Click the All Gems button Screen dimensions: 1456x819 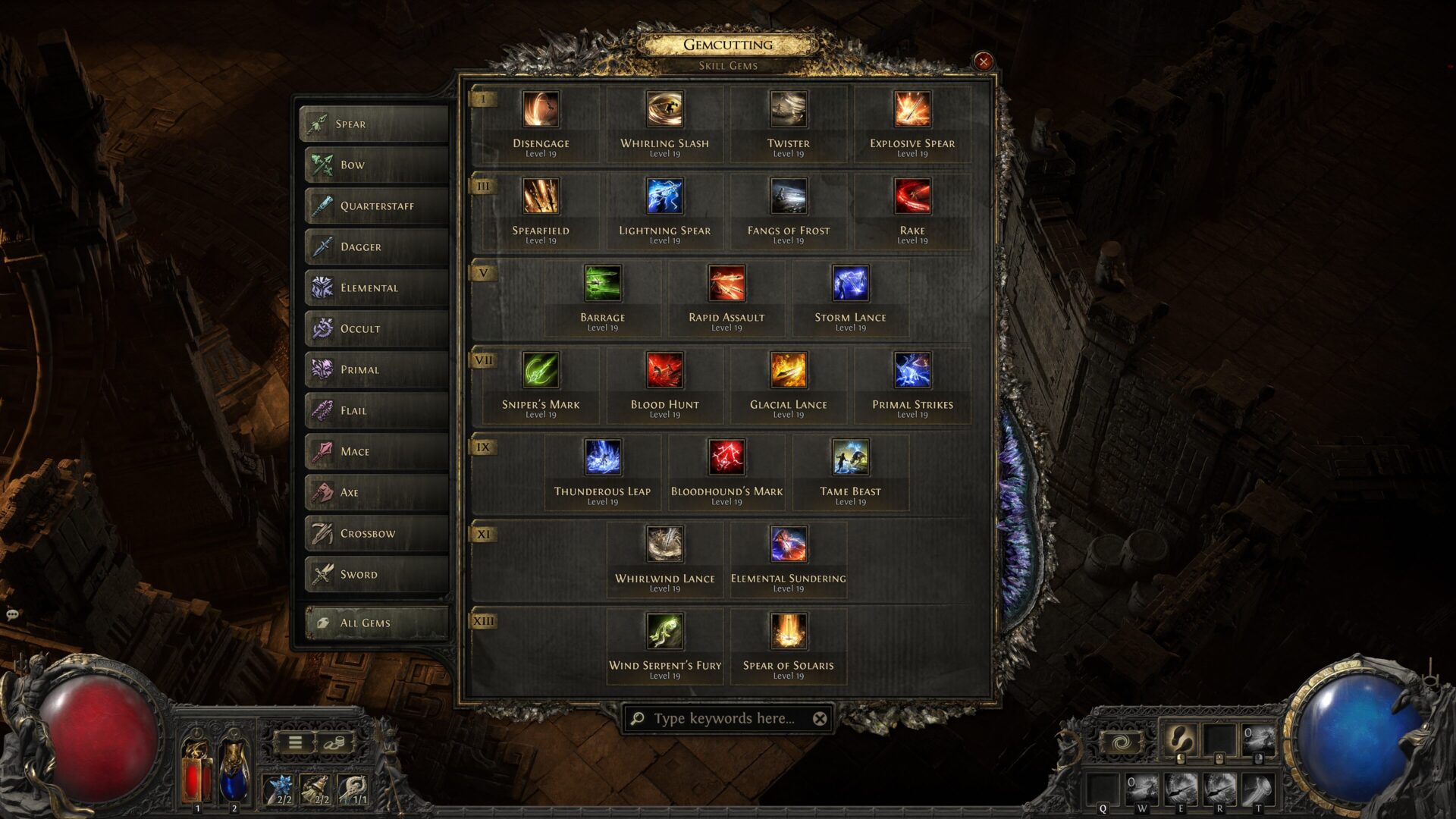(x=375, y=622)
